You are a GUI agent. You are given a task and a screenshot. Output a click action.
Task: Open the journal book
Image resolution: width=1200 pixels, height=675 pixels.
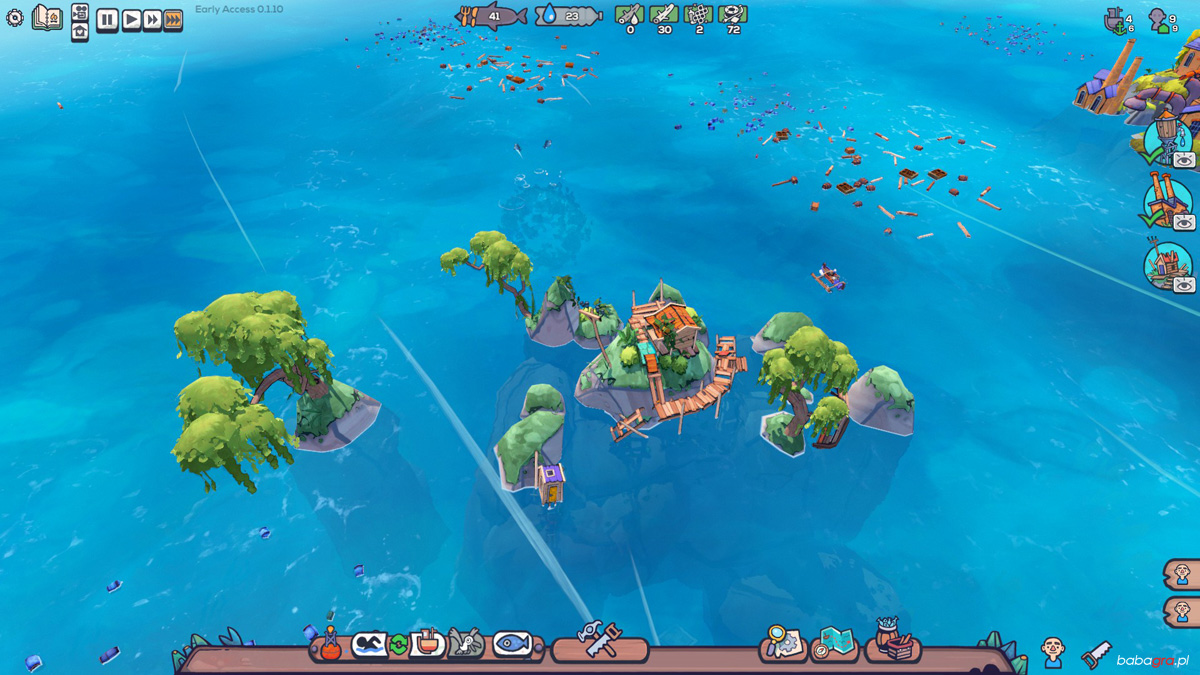click(x=46, y=17)
